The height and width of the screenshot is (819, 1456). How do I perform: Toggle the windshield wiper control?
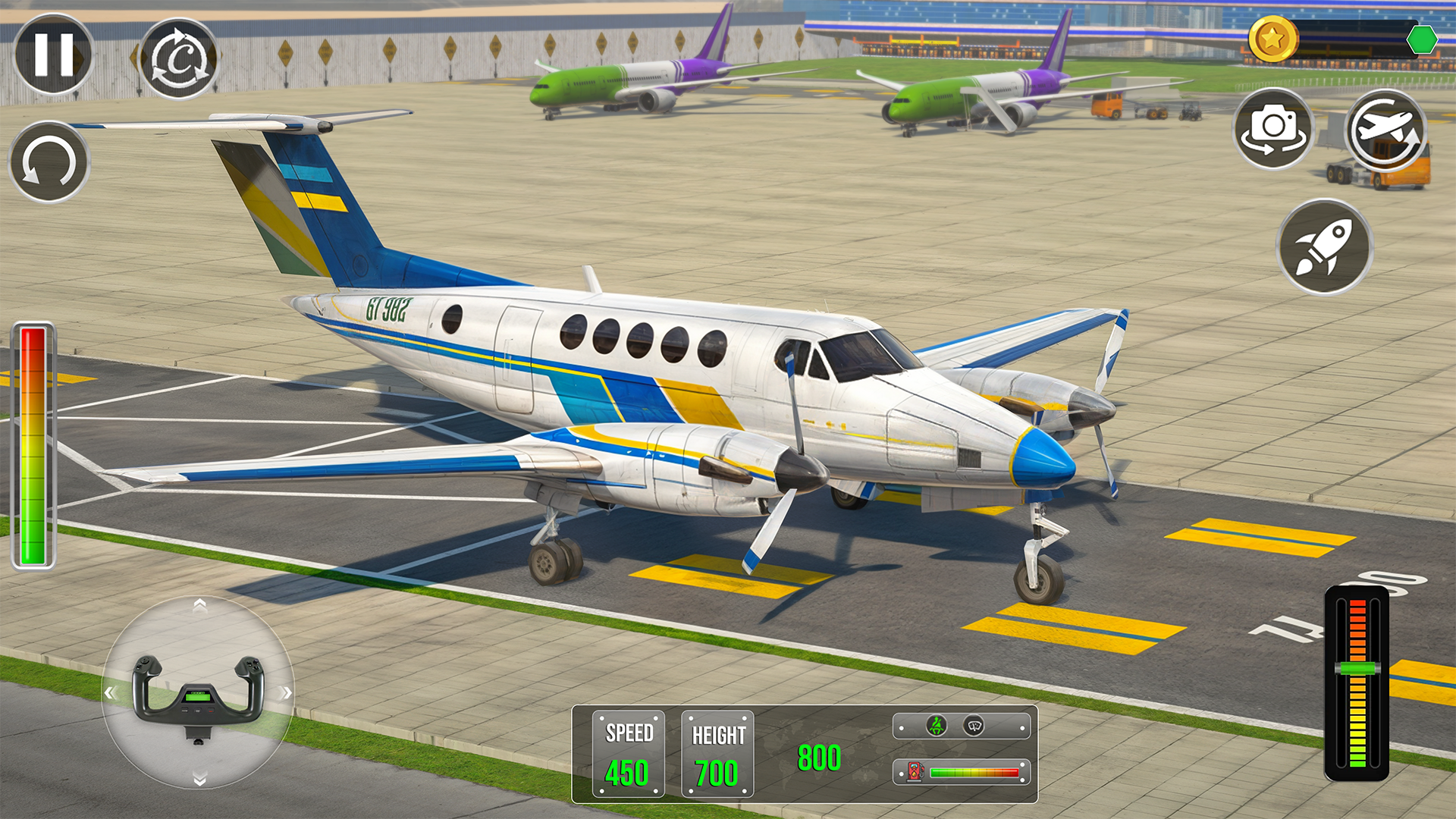coord(974,726)
